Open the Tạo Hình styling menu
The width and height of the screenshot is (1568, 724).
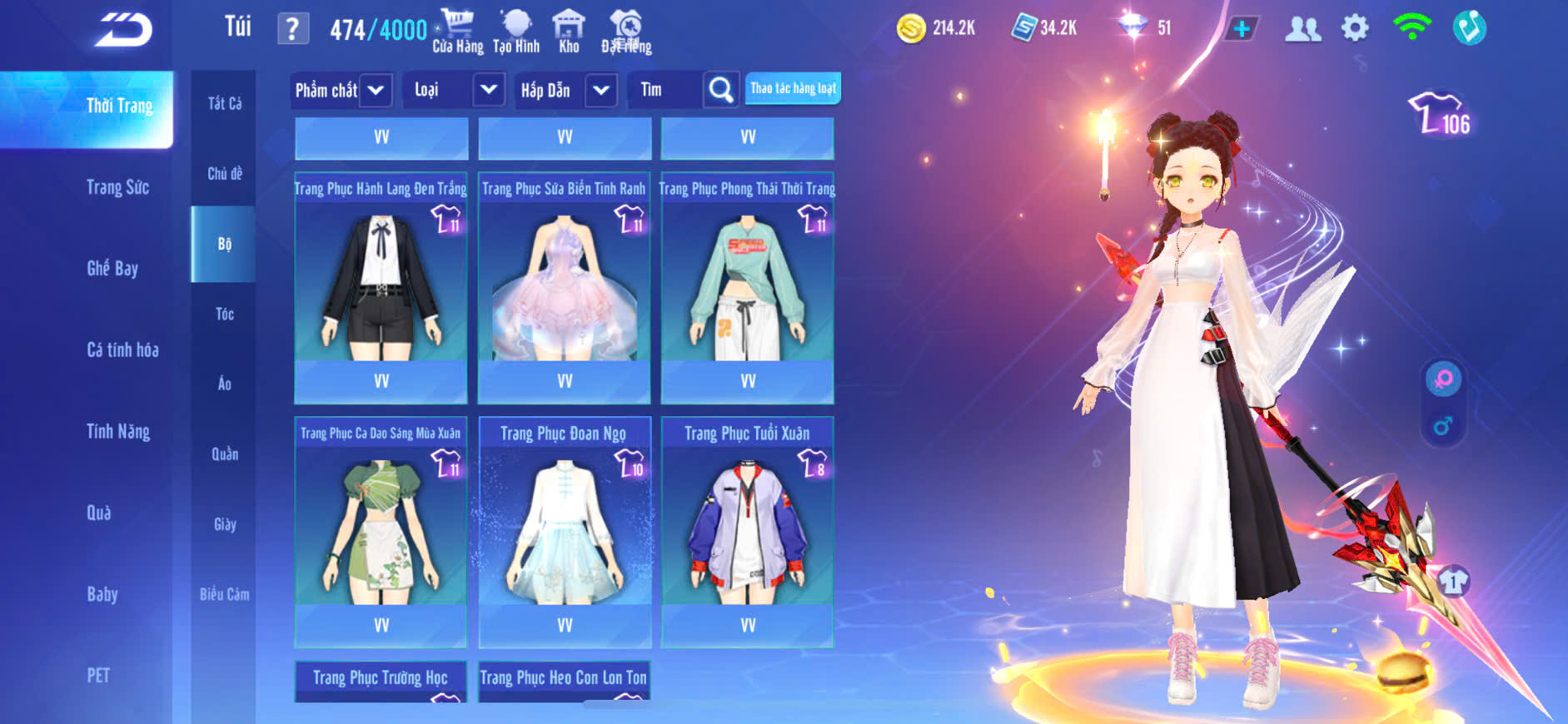pos(516,32)
